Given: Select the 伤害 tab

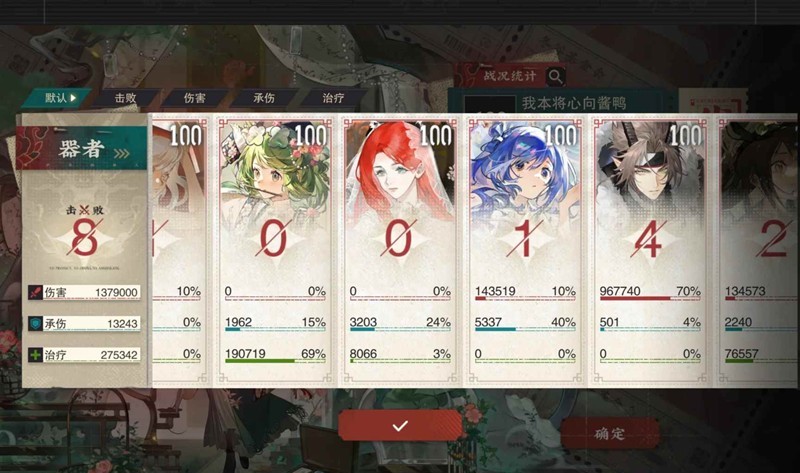Looking at the screenshot, I should (x=196, y=98).
